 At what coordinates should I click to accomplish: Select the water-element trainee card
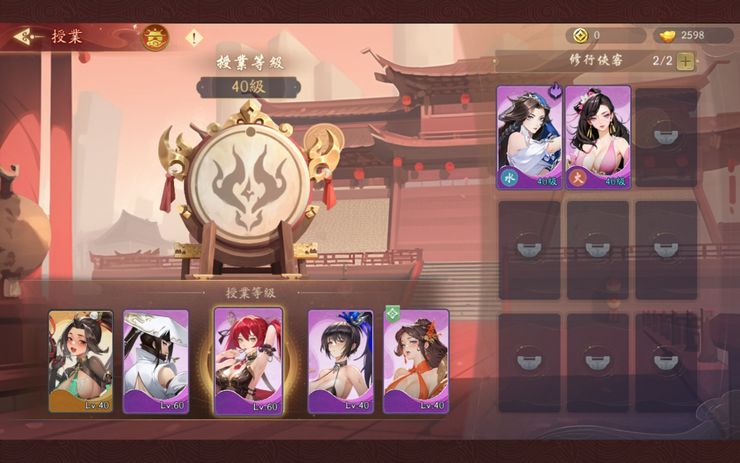(529, 137)
